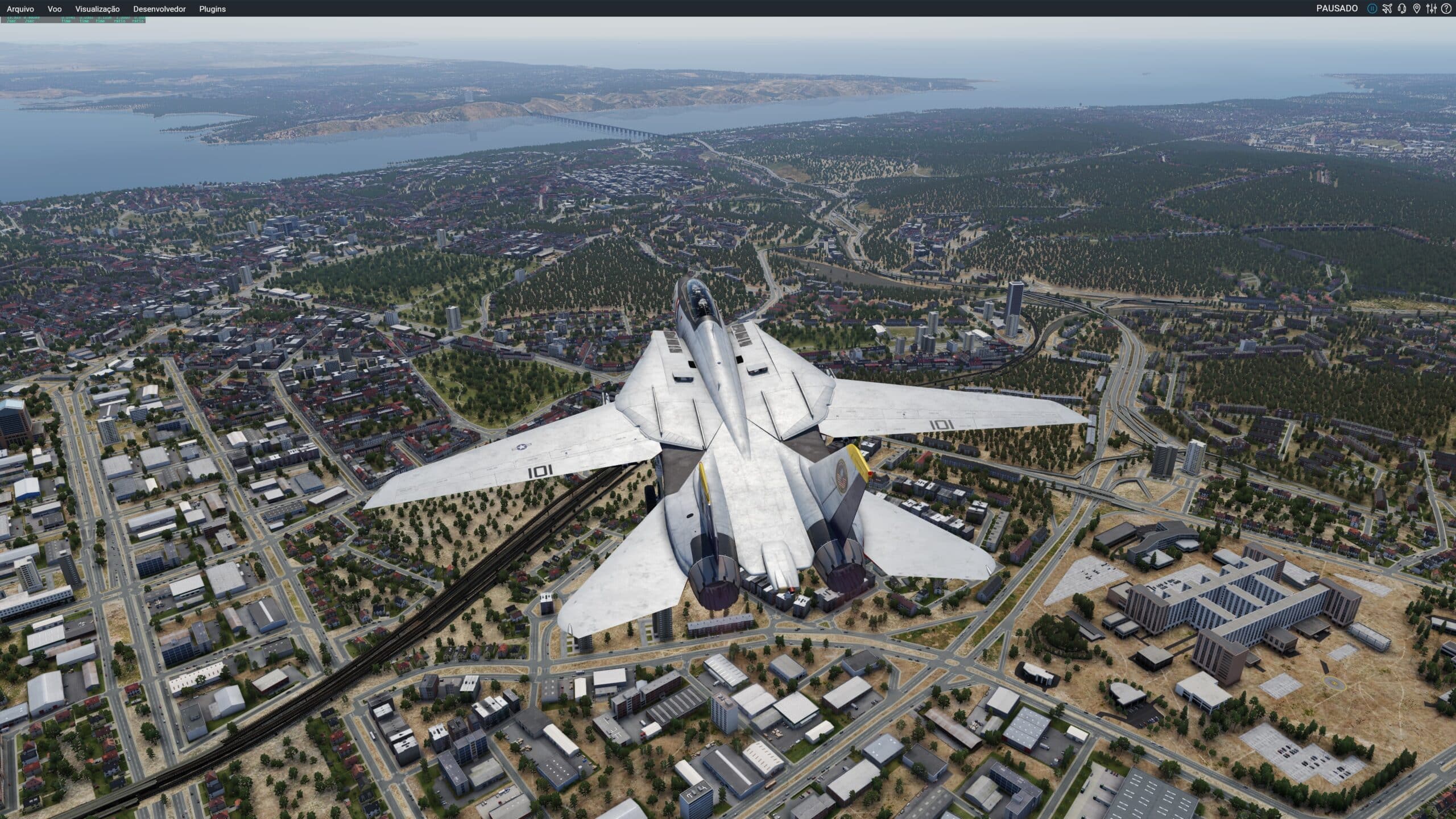Viewport: 1456px width, 819px height.
Task: Open the Voo menu
Action: click(55, 9)
